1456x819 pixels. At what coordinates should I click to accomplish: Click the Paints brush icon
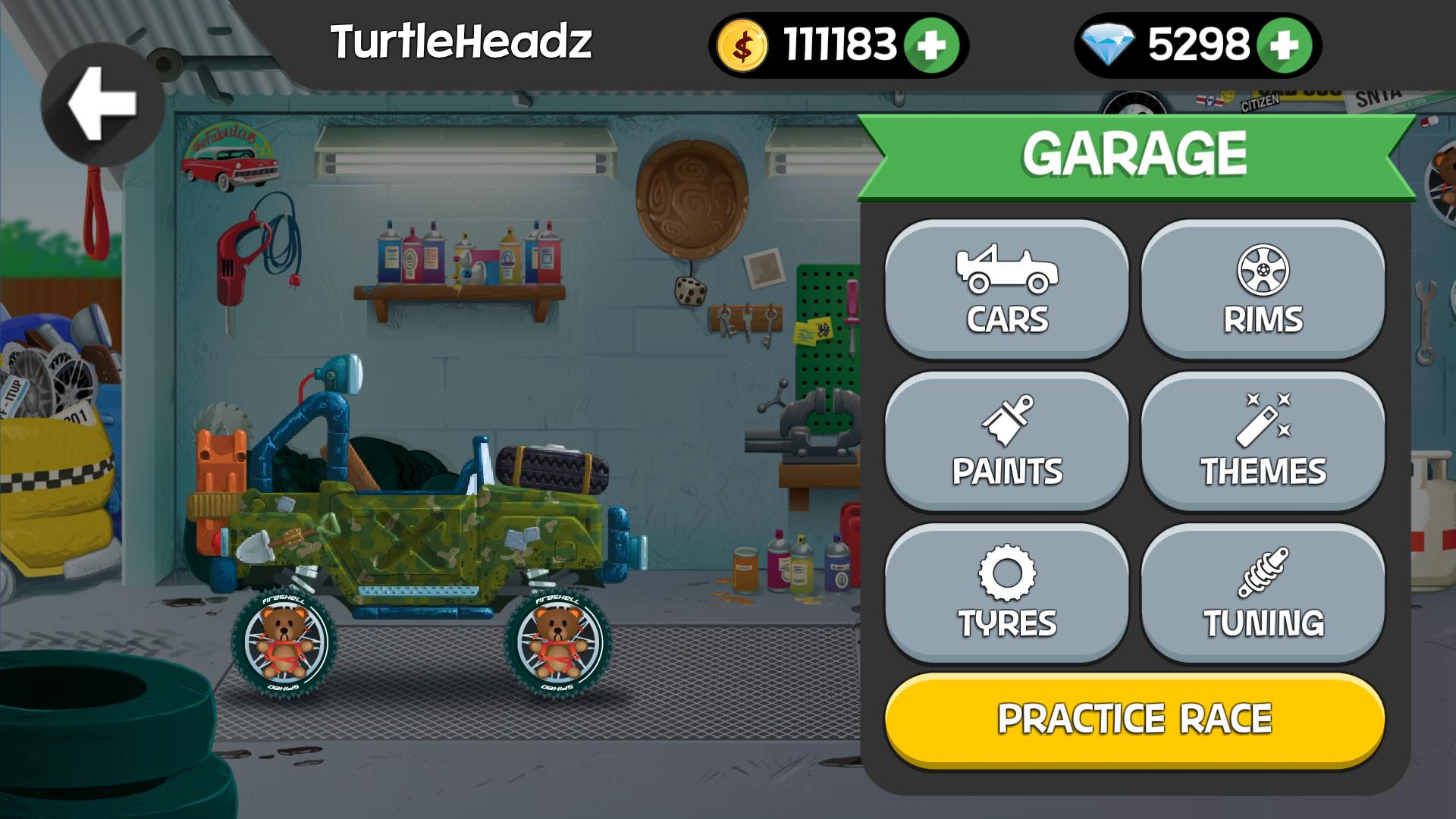point(1008,419)
